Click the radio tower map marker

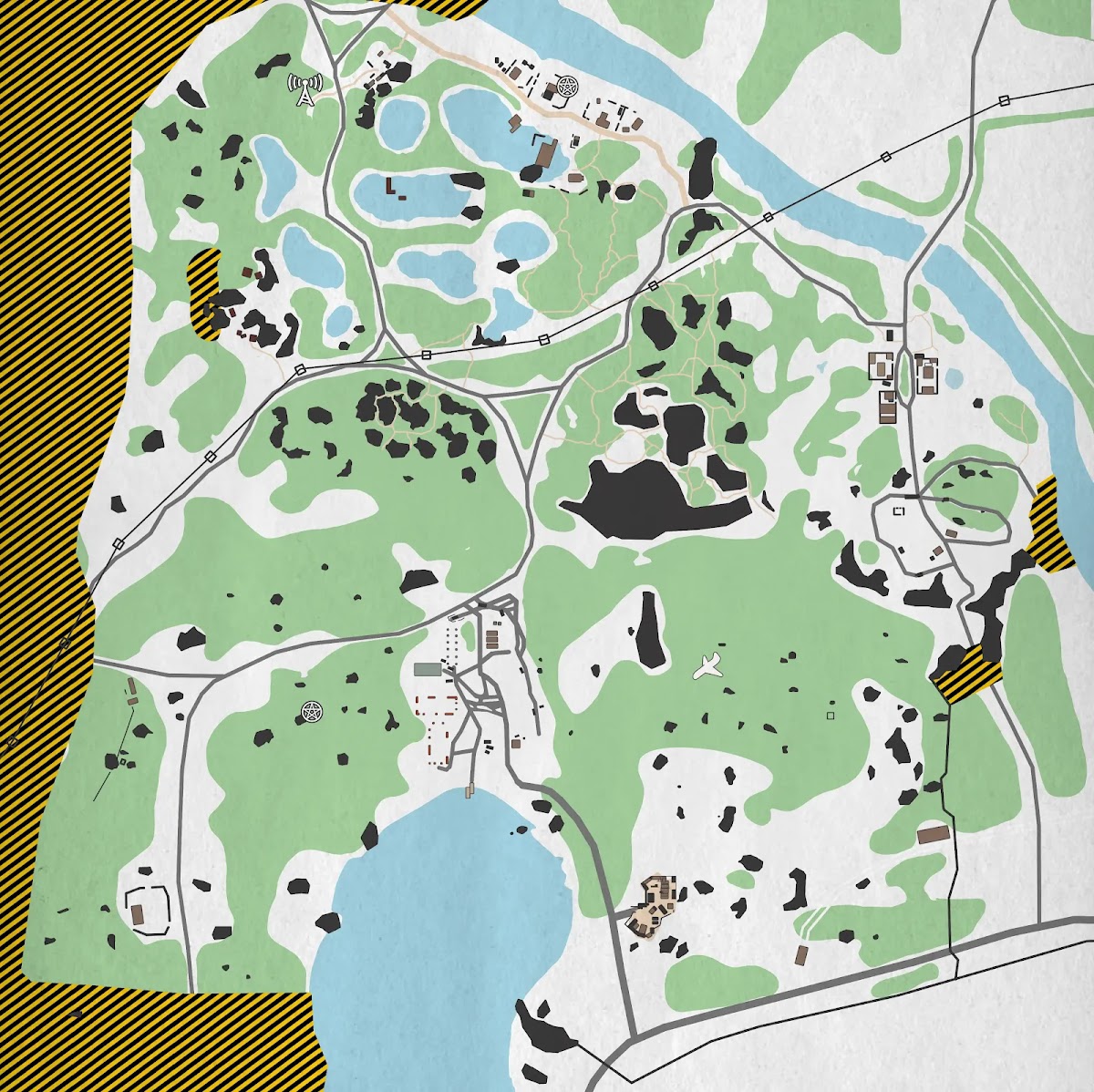click(x=304, y=90)
